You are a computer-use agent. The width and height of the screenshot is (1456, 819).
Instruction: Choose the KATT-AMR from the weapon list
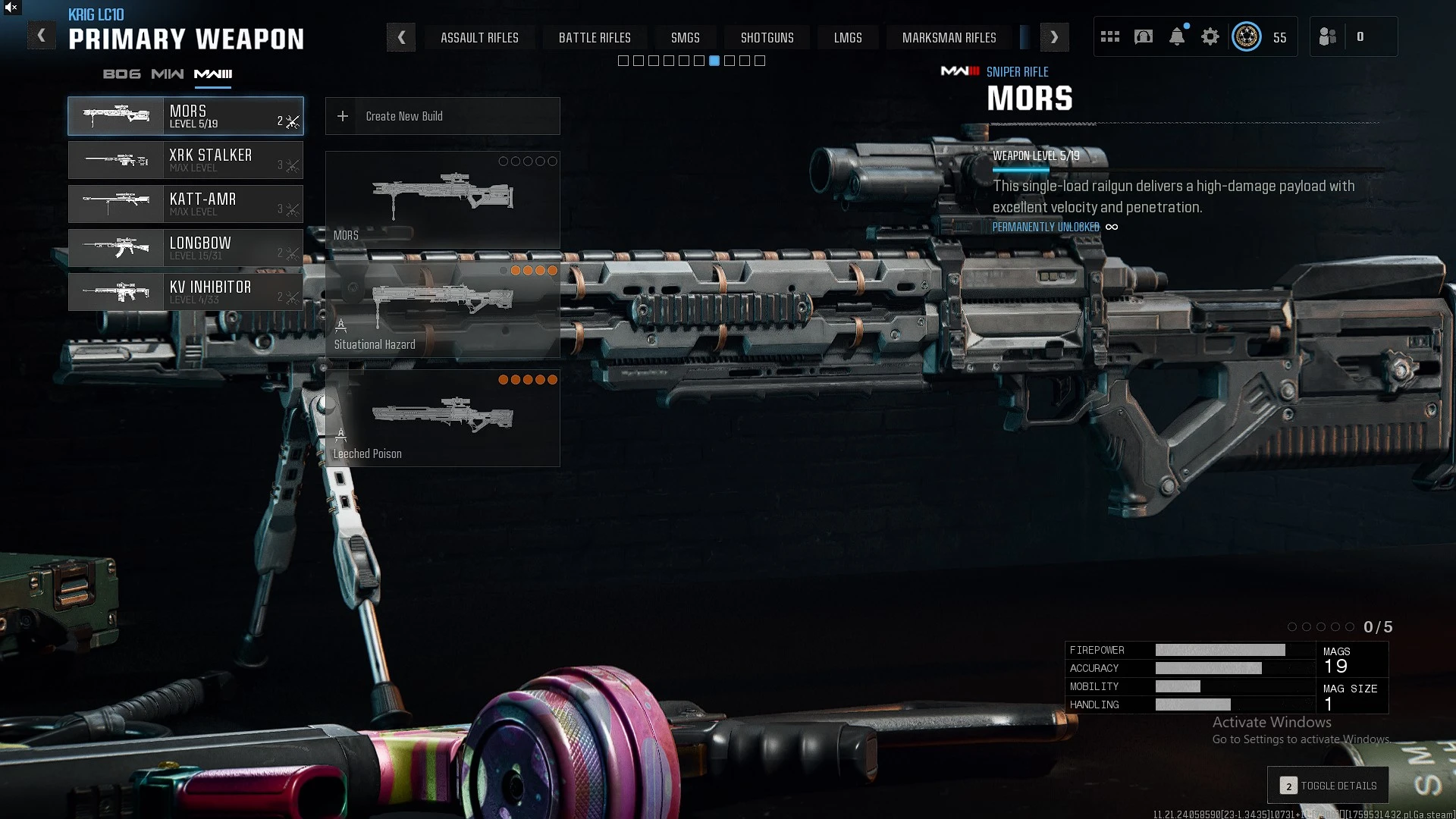[186, 204]
